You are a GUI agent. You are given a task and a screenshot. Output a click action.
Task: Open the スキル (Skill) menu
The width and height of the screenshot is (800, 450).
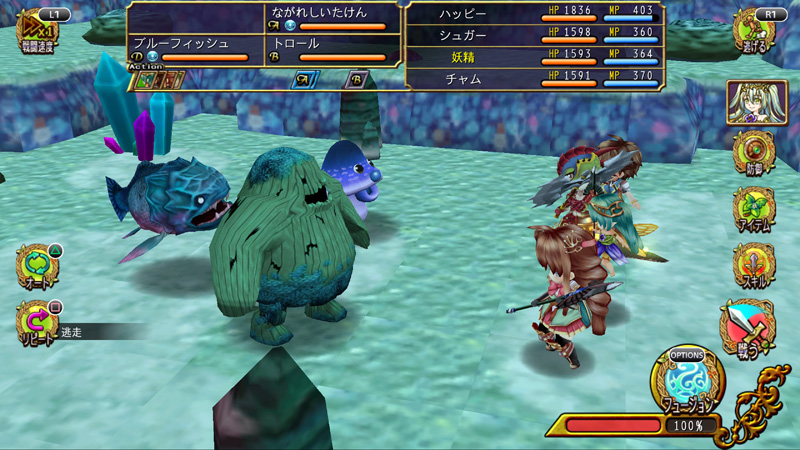(755, 266)
